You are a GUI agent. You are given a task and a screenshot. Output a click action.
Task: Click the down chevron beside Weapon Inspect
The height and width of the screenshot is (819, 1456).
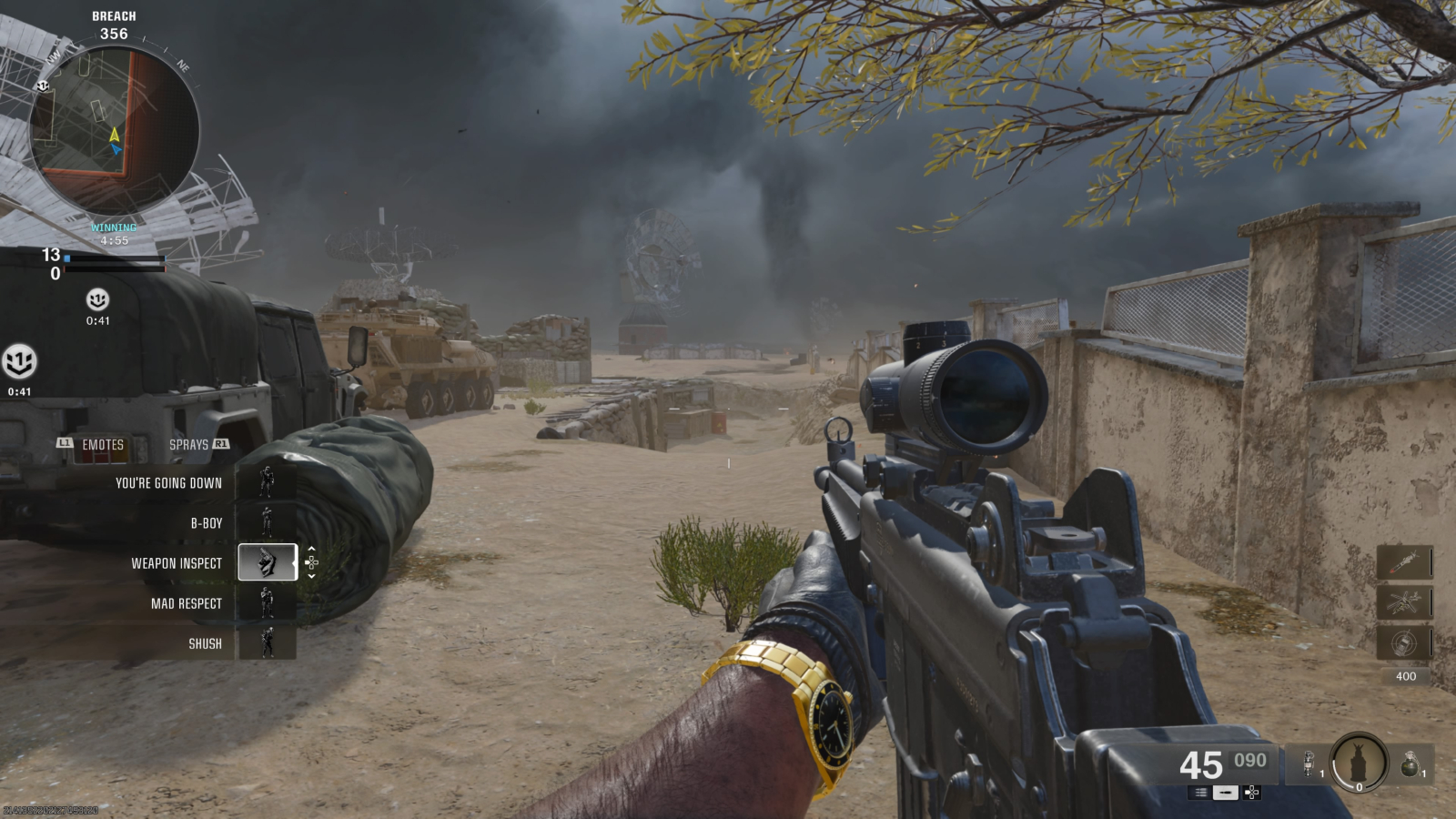click(312, 575)
